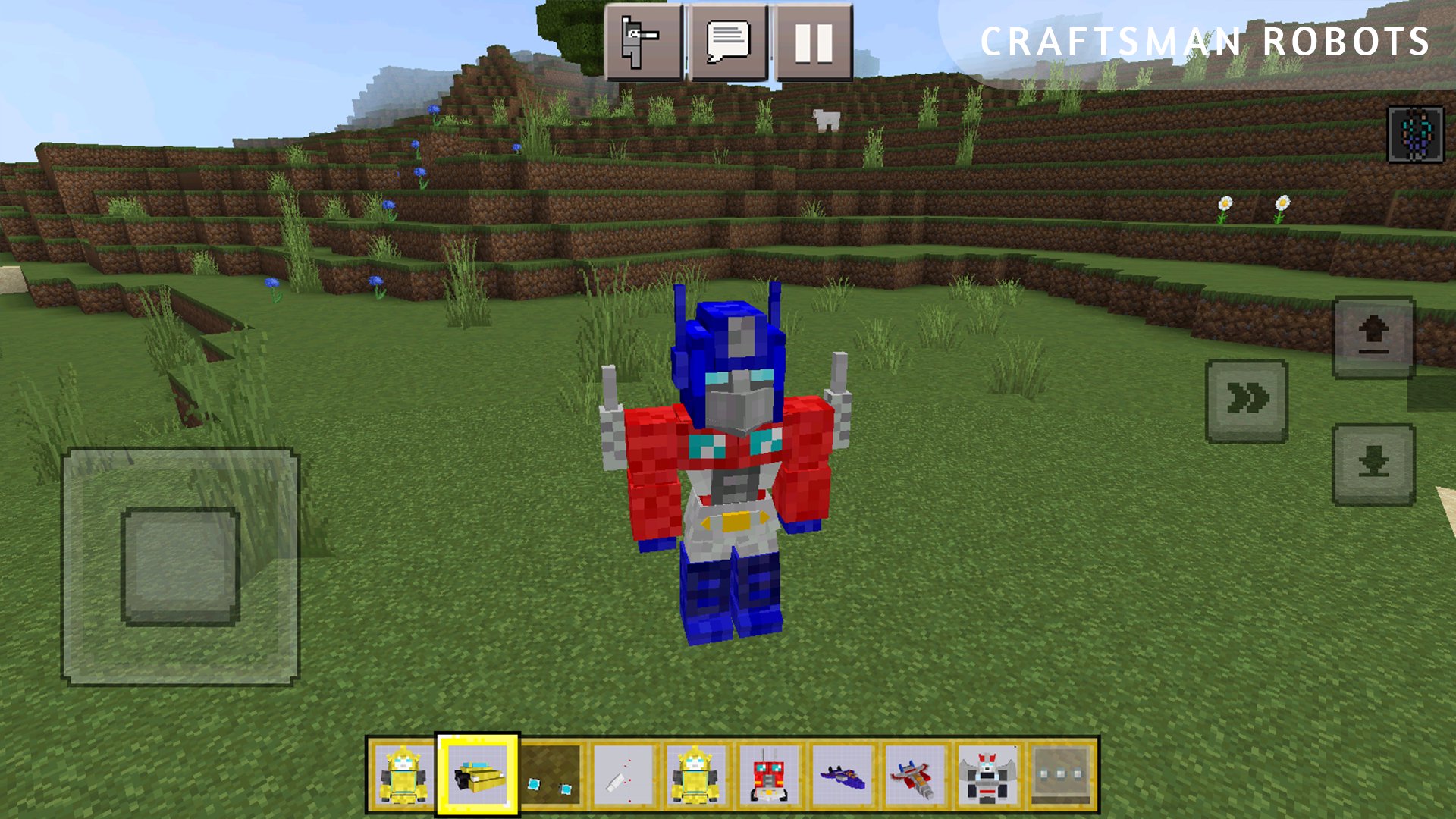
Task: Select the red Optimus Prime truck slot
Action: click(769, 775)
